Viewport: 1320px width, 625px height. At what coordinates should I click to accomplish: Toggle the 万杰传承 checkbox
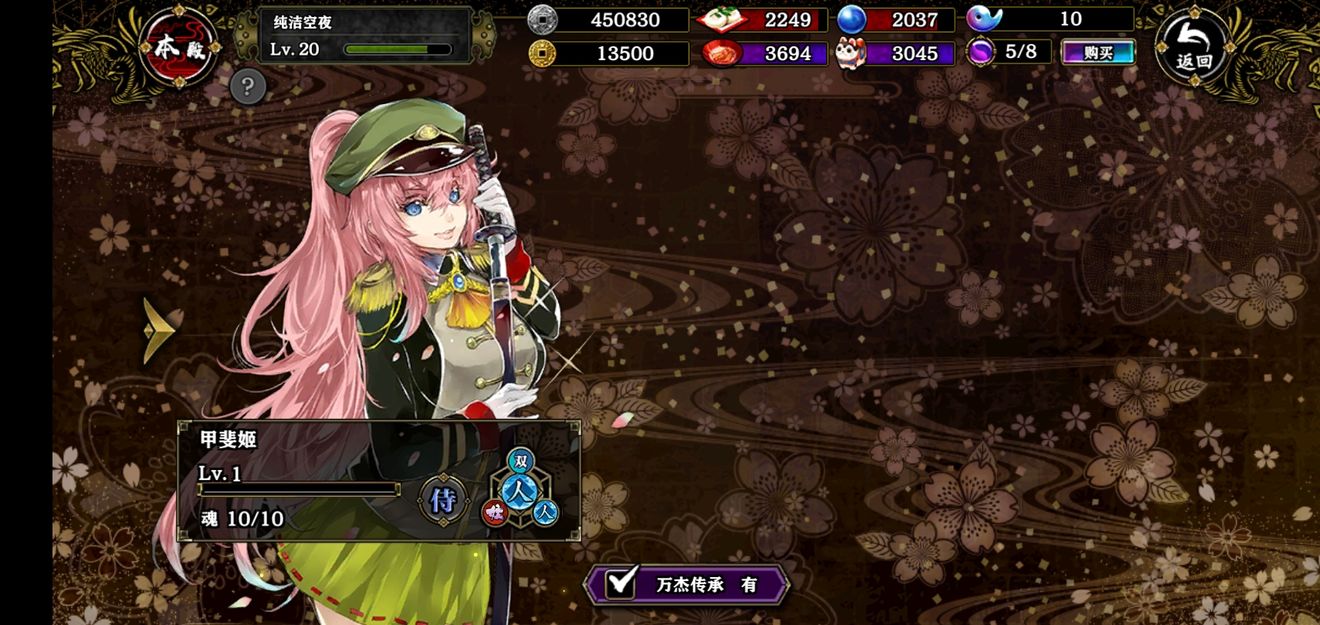click(623, 584)
